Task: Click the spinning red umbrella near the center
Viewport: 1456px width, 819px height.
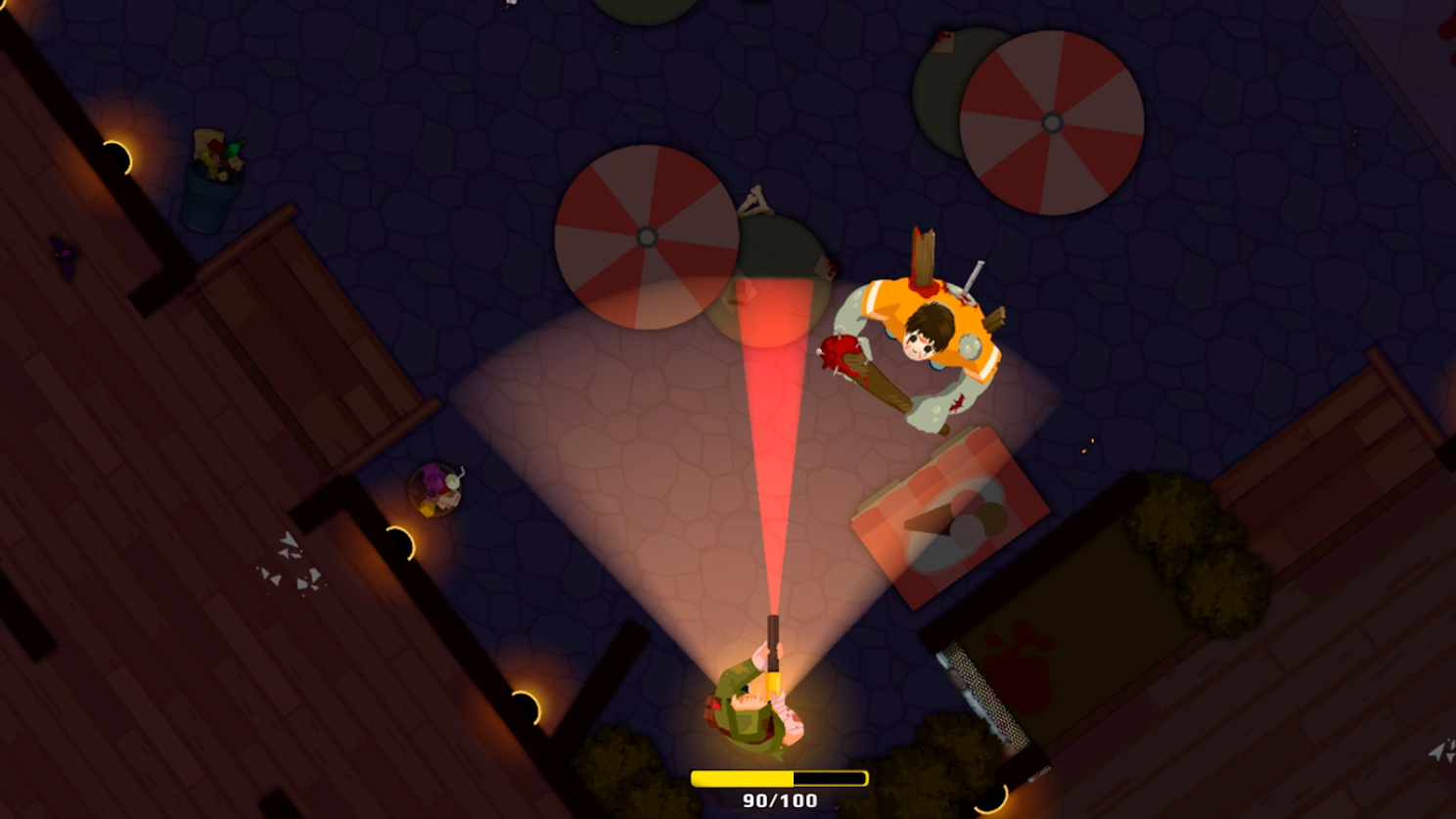Action: 646,235
